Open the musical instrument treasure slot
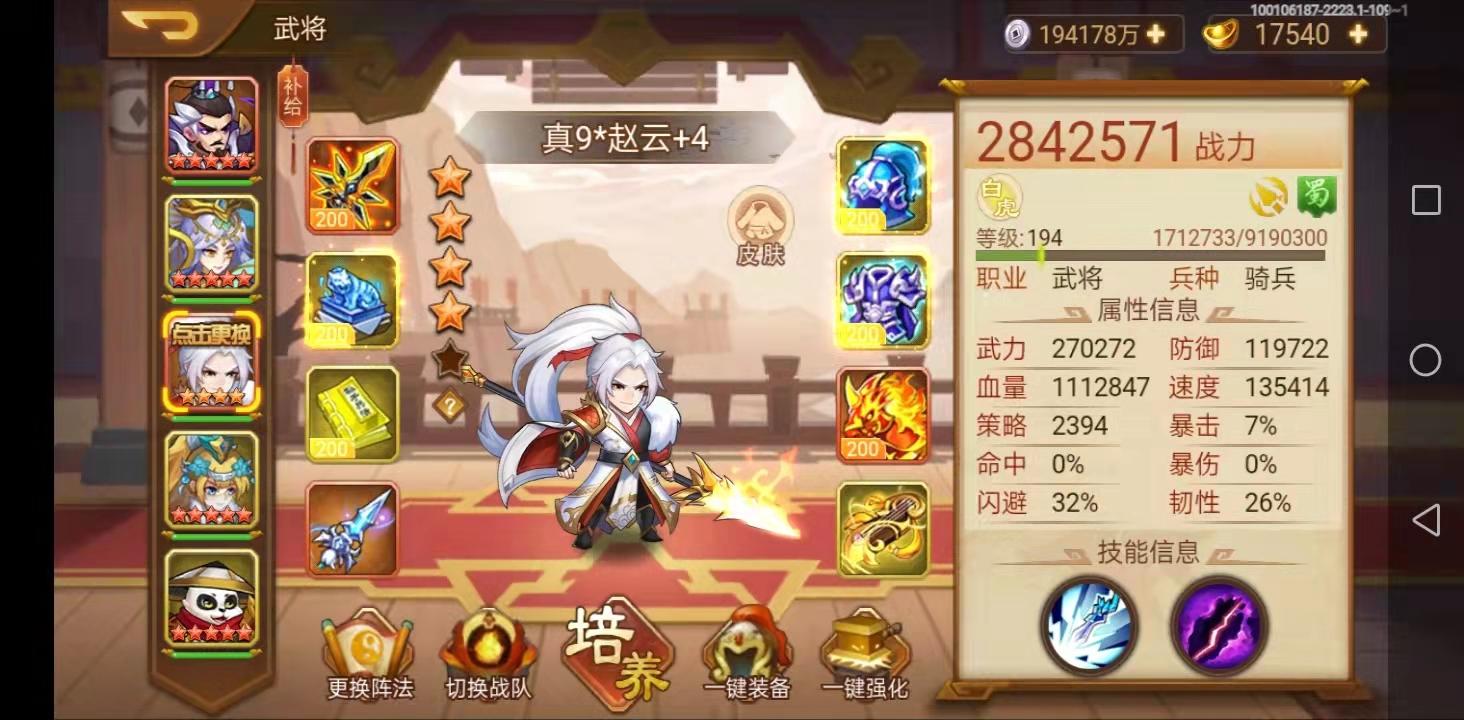 pyautogui.click(x=880, y=530)
